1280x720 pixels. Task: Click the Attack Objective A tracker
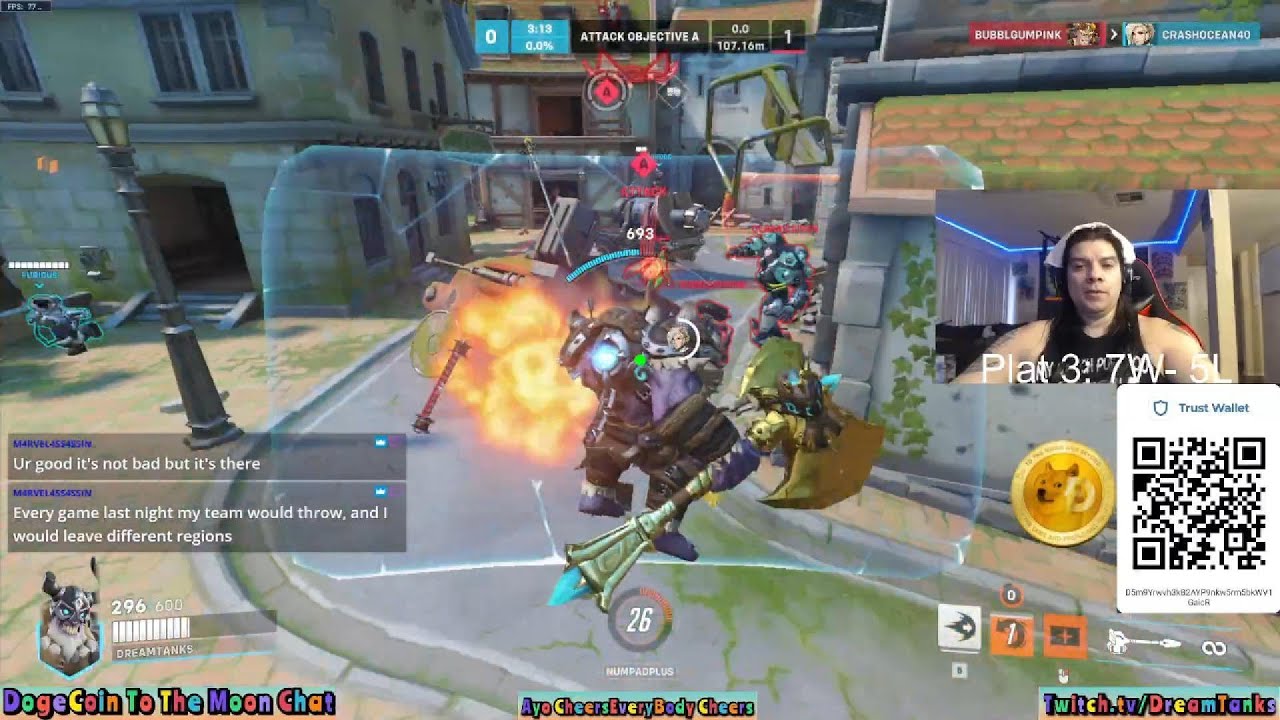(639, 37)
